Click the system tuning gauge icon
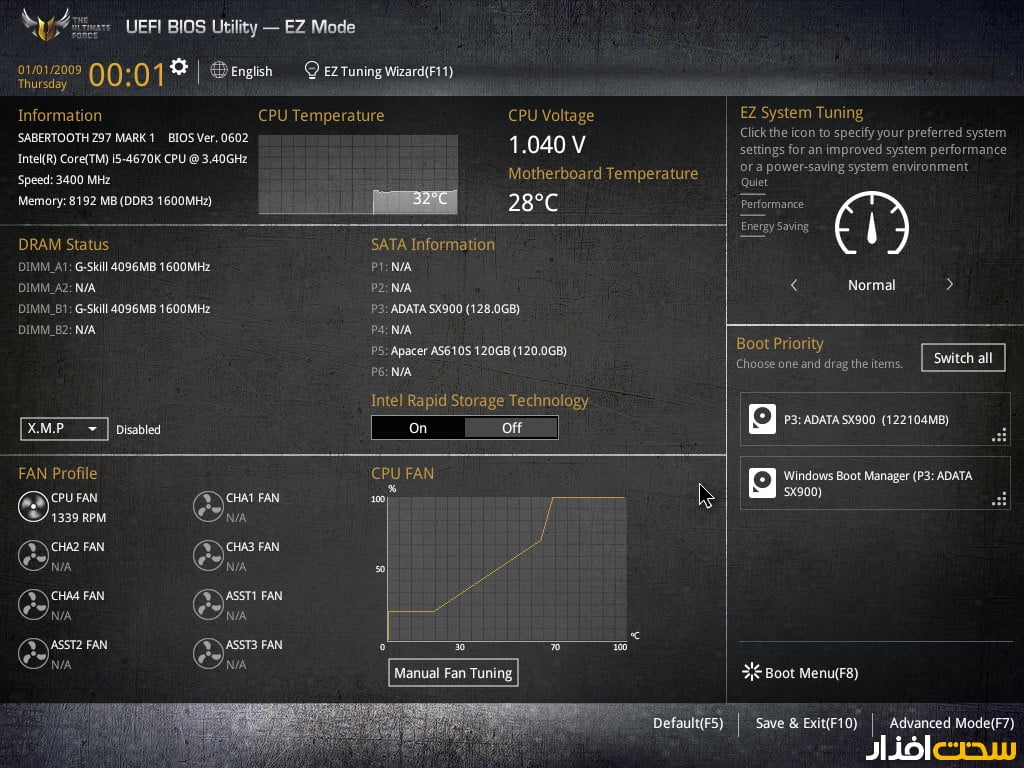The image size is (1024, 768). tap(871, 223)
